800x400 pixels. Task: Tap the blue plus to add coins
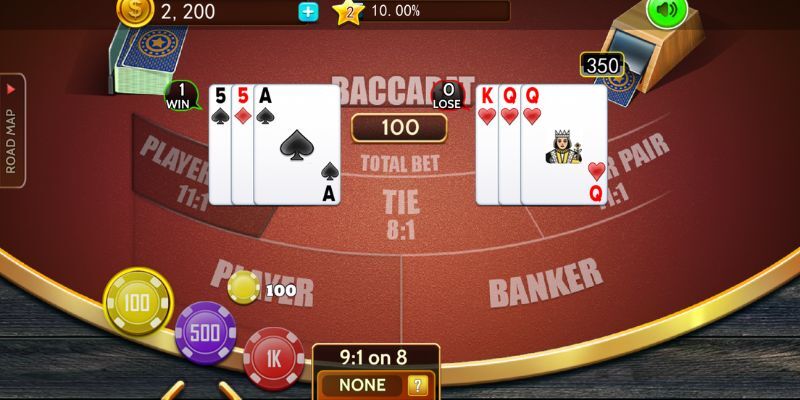308,12
